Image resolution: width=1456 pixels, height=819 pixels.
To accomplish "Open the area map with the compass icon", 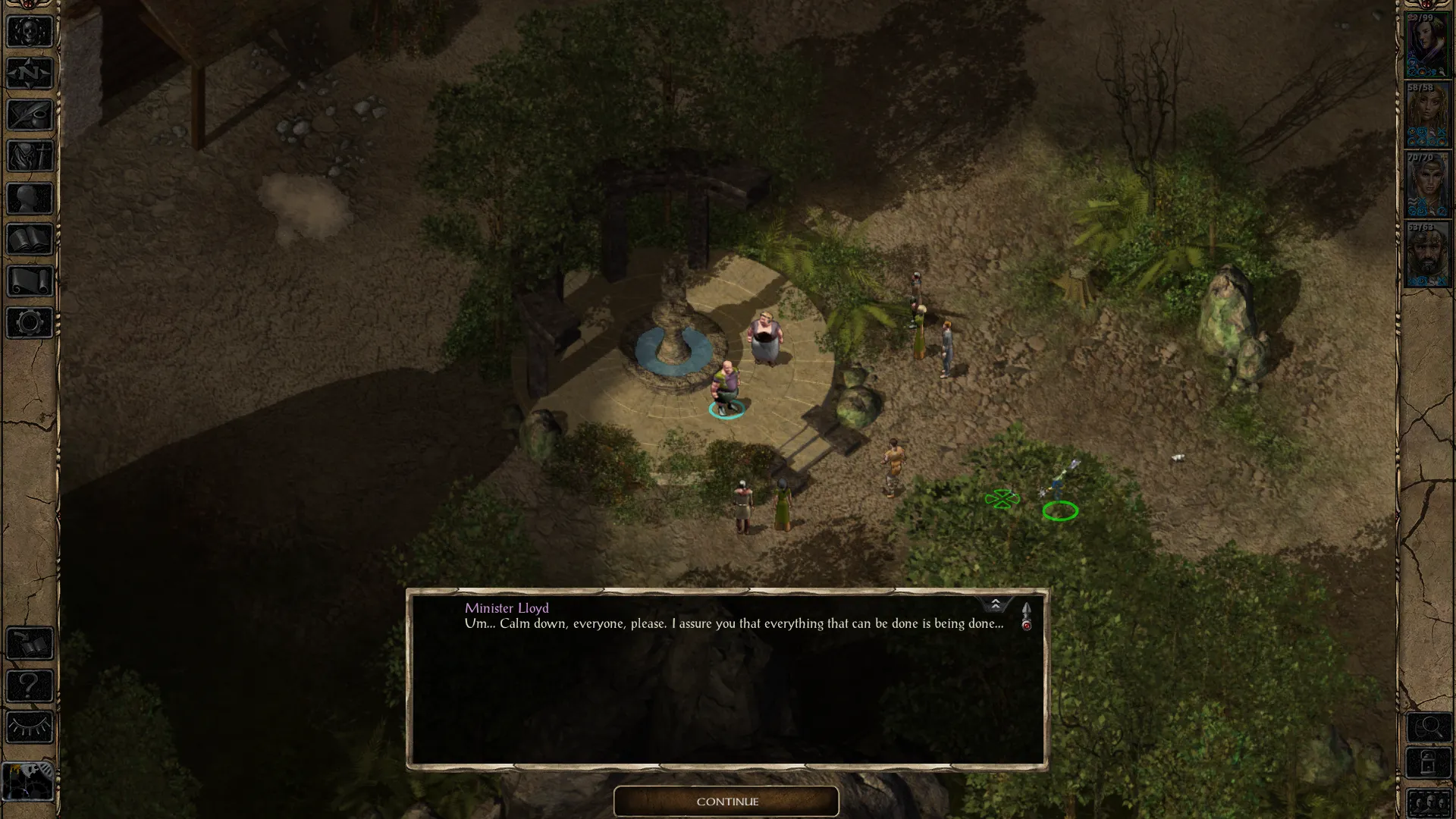I will tap(30, 74).
